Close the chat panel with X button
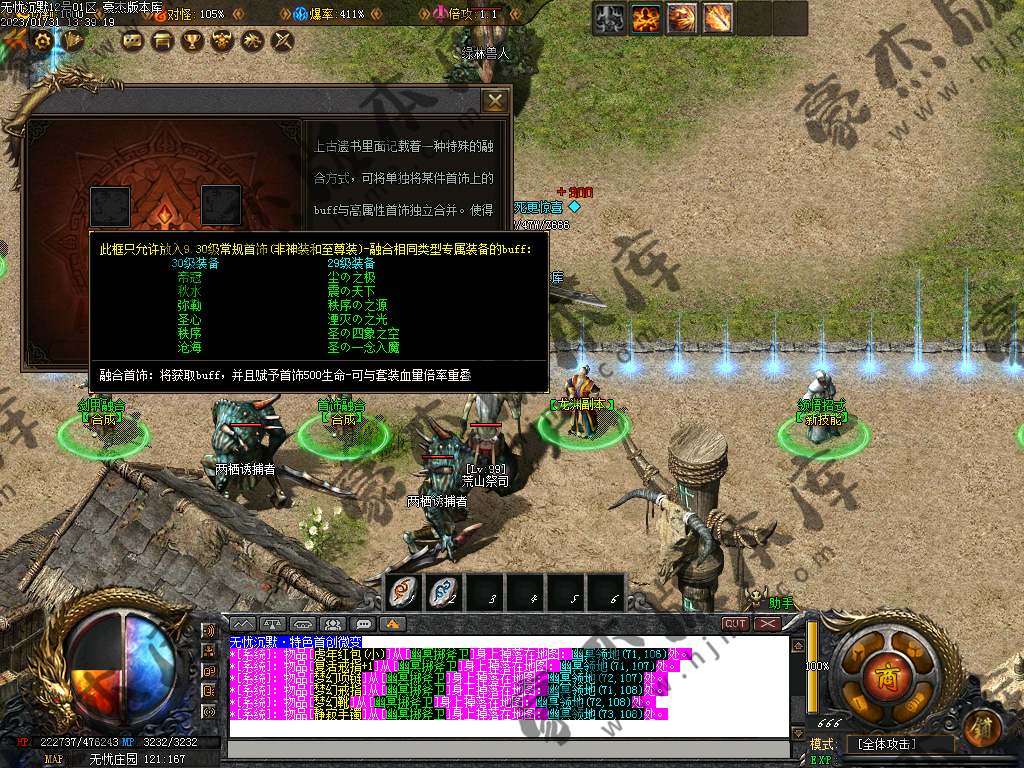 click(767, 623)
